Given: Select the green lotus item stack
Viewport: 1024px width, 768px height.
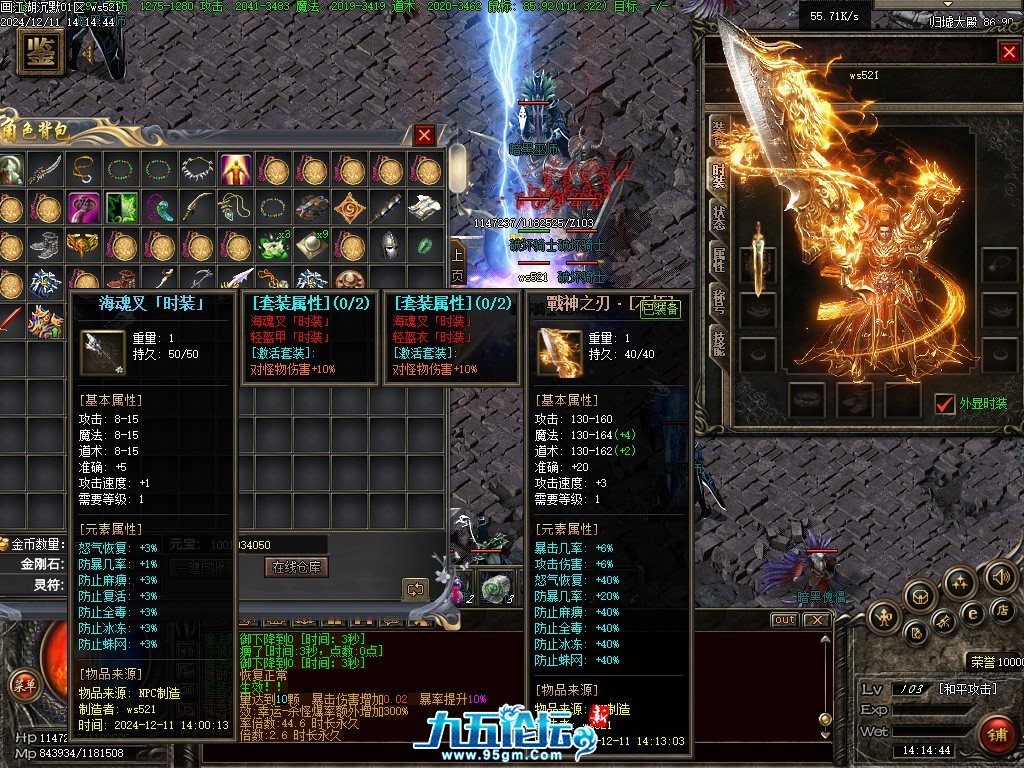Looking at the screenshot, I should 272,245.
